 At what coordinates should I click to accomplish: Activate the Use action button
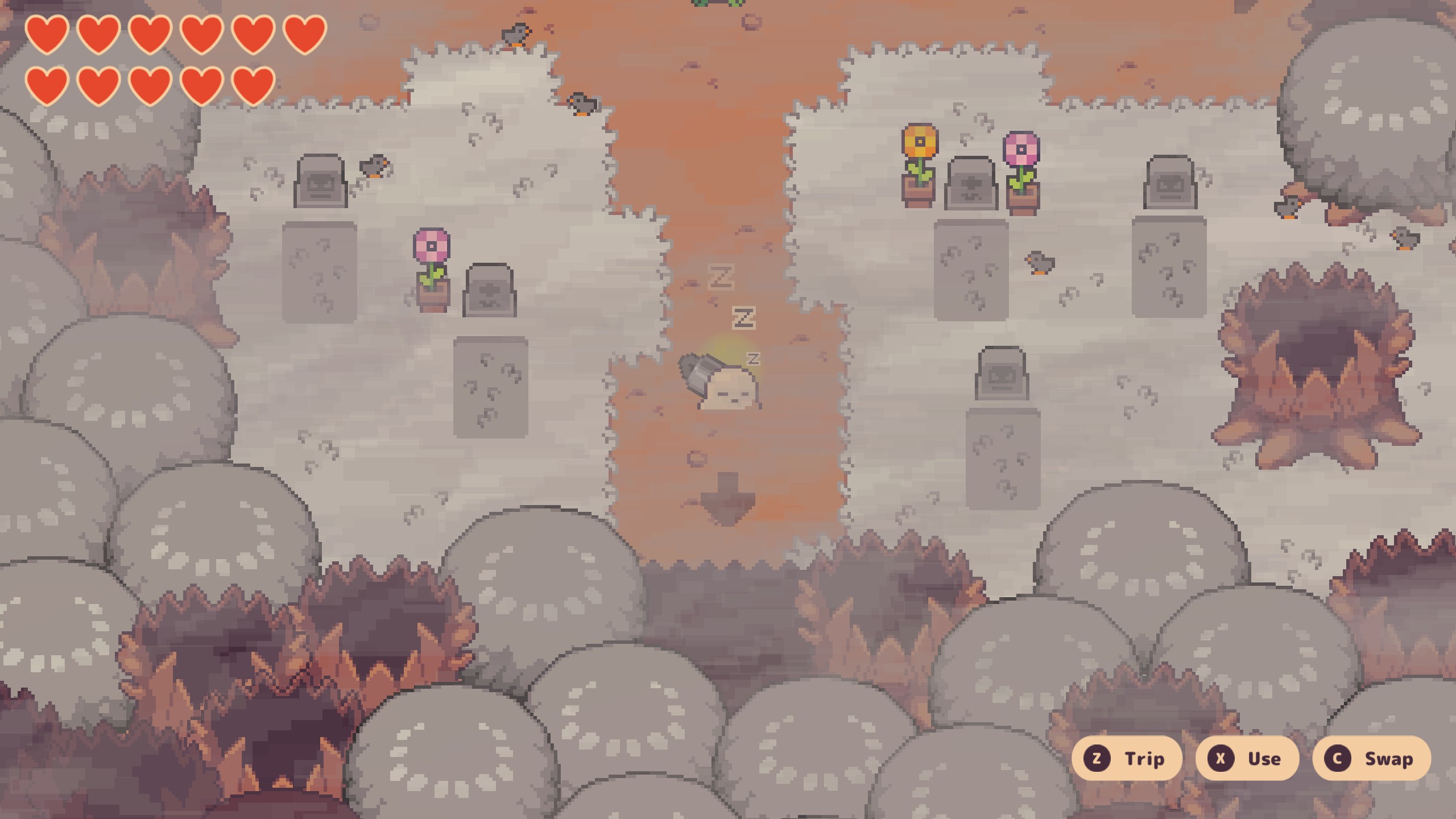1247,758
